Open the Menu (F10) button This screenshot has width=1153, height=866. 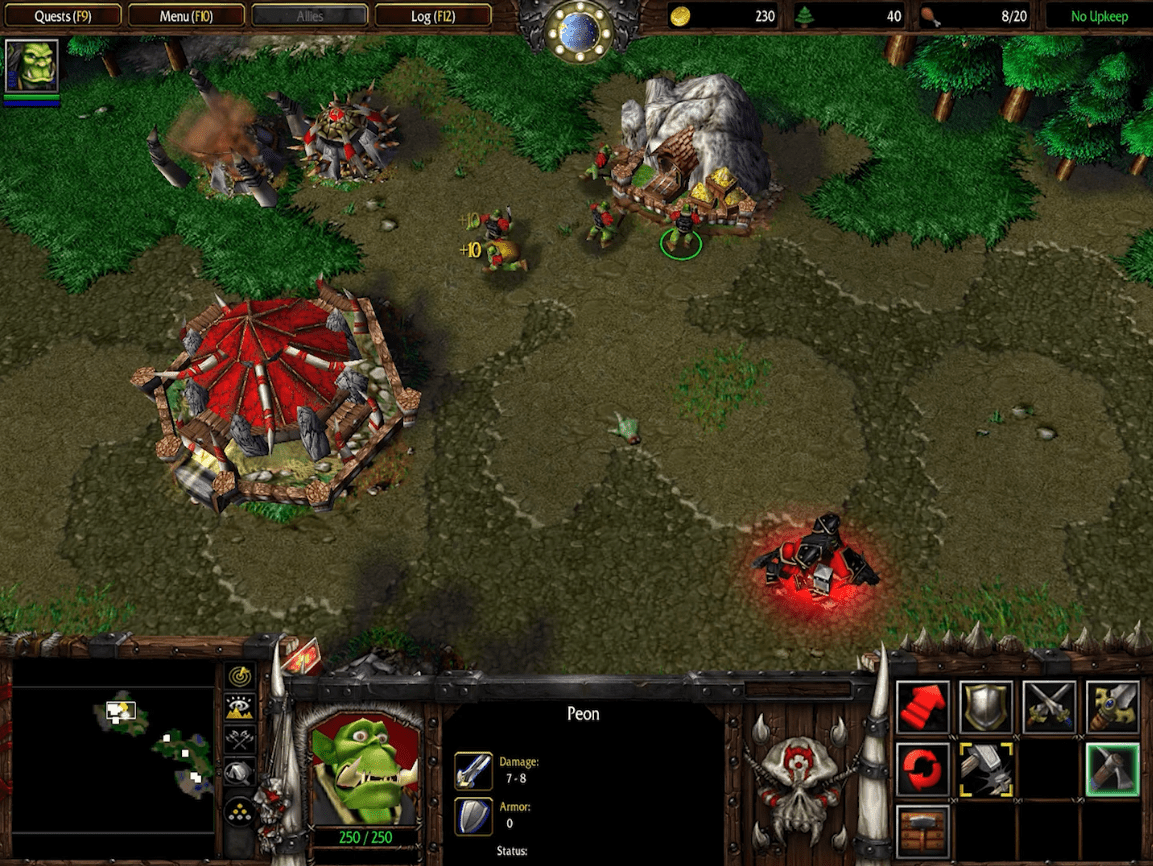[186, 16]
